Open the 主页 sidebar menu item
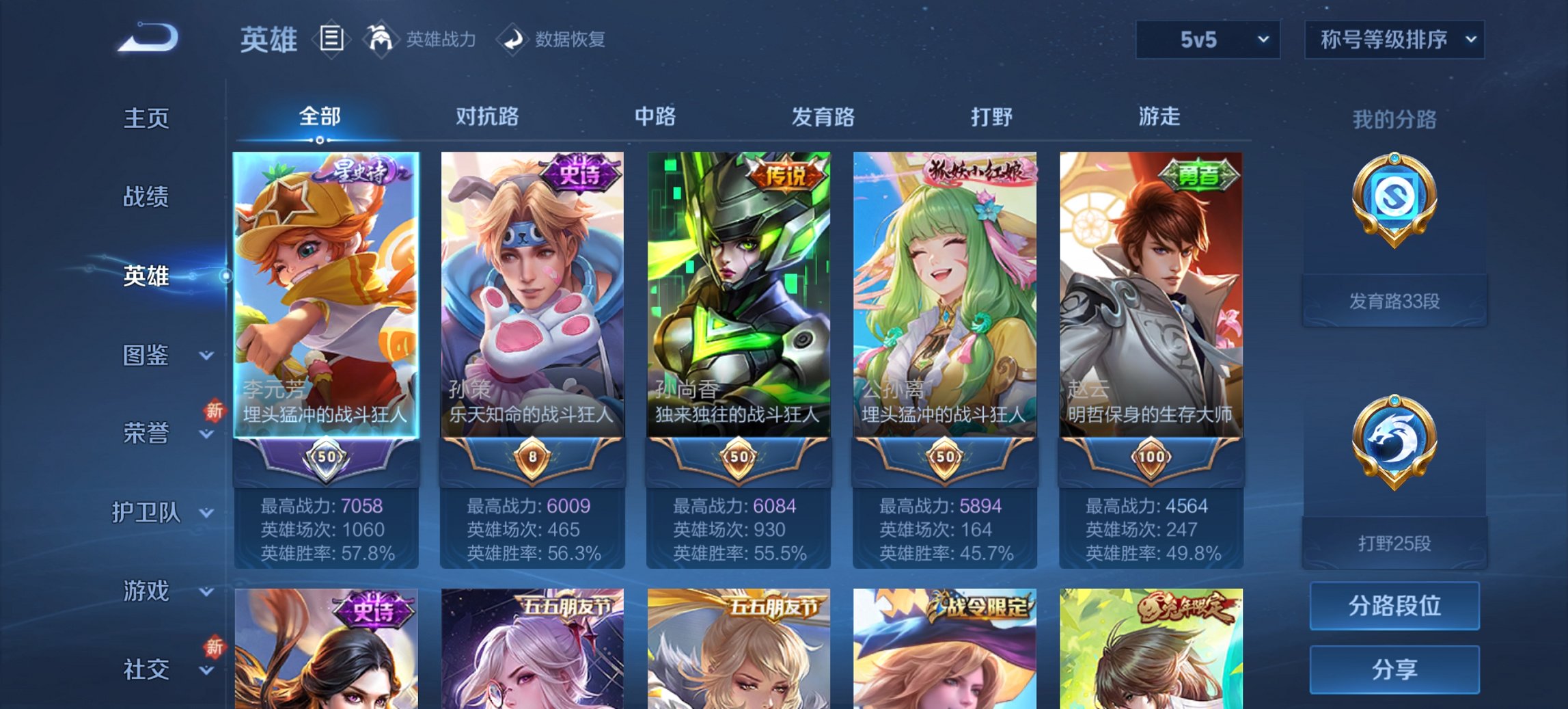This screenshot has height=709, width=1568. tap(148, 118)
